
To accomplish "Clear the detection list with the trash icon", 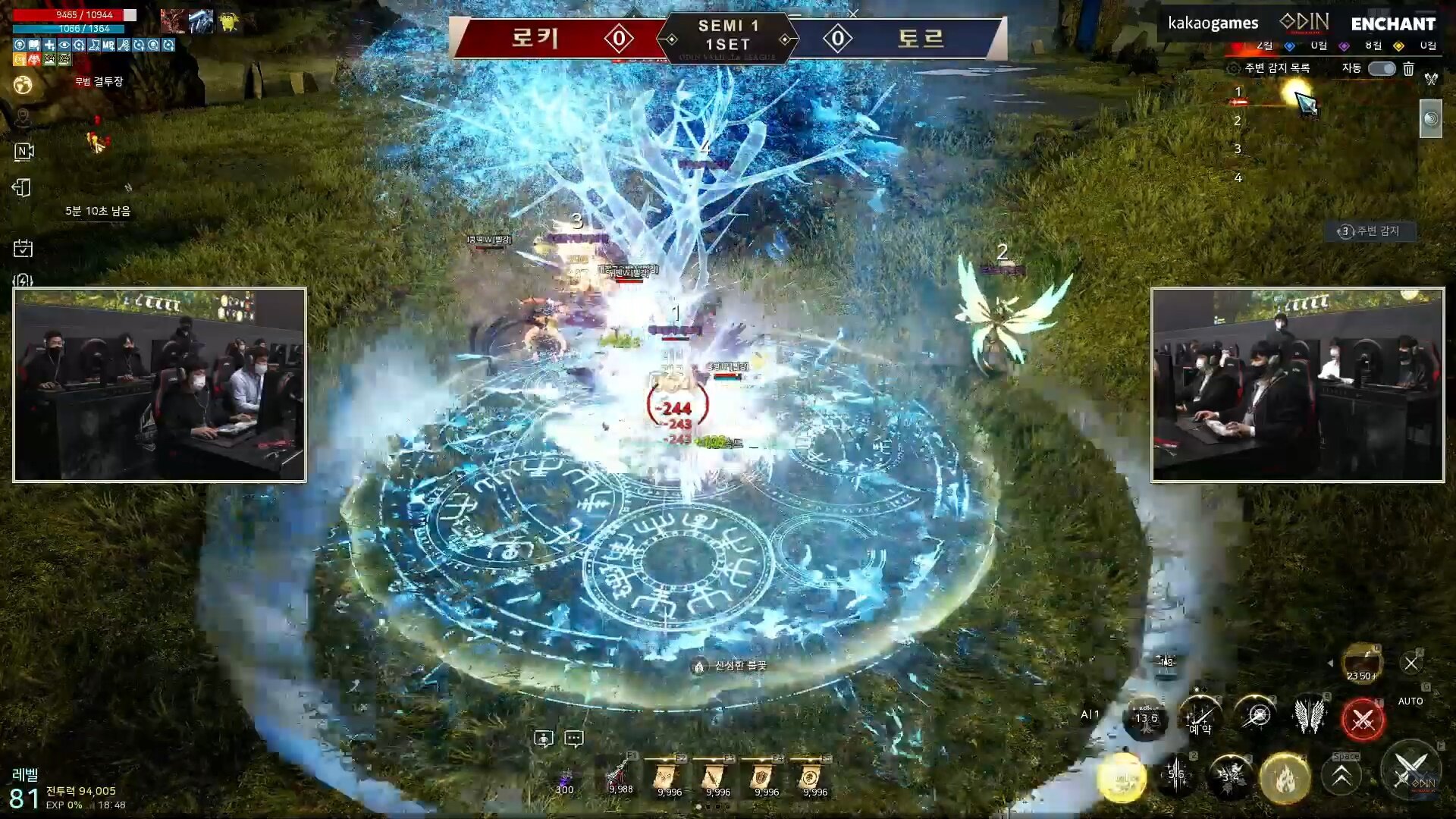I will tap(1408, 69).
